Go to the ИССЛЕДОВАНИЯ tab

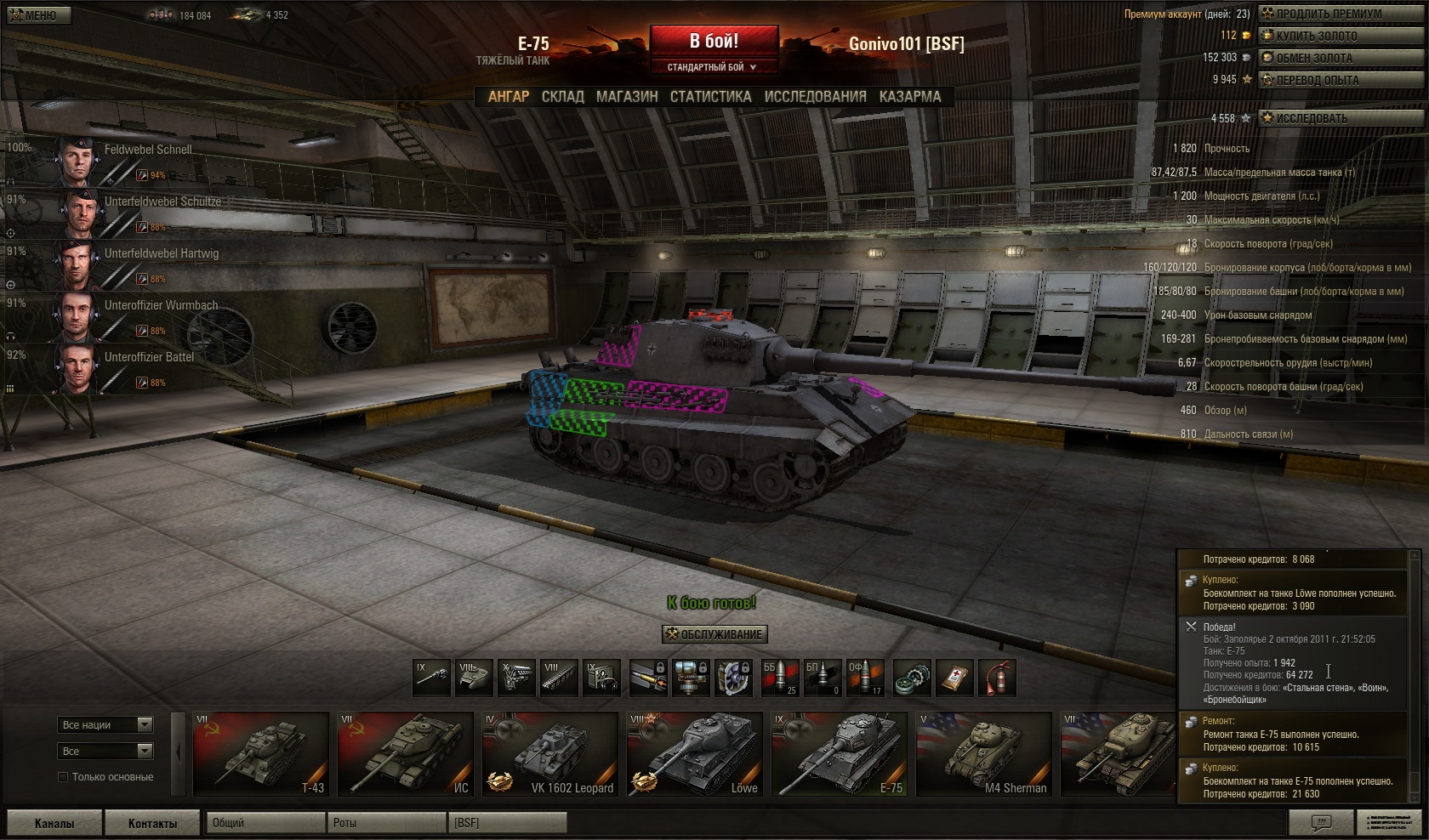(815, 97)
